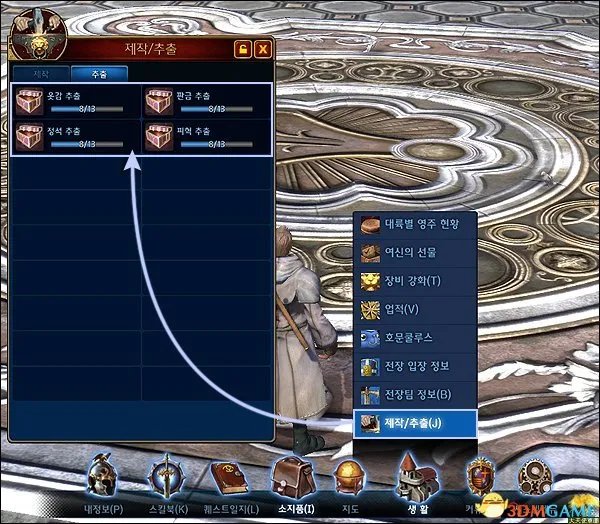Select the 추출 tab

click(99, 74)
